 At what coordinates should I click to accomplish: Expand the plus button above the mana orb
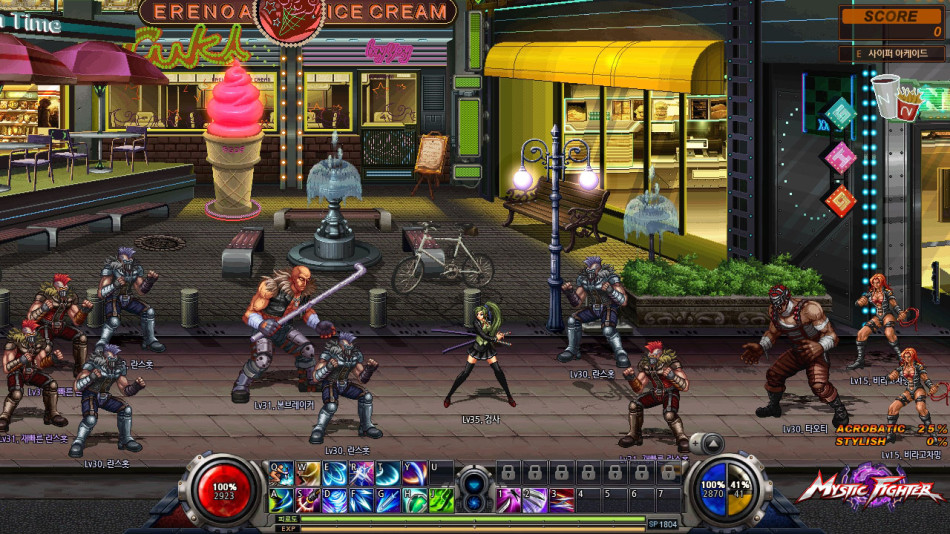pyautogui.click(x=696, y=442)
